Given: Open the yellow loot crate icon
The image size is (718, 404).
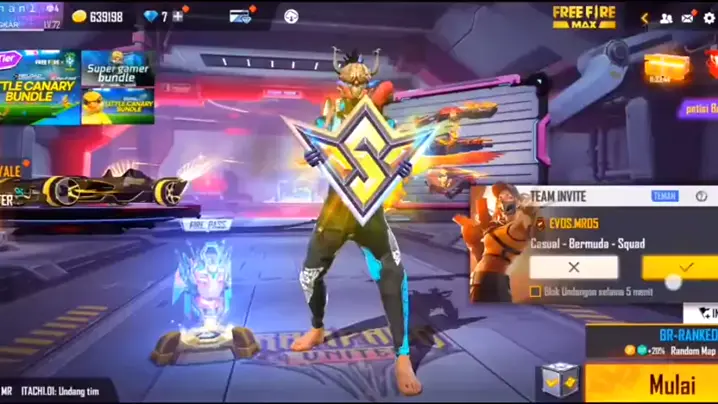Looking at the screenshot, I should (666, 68).
